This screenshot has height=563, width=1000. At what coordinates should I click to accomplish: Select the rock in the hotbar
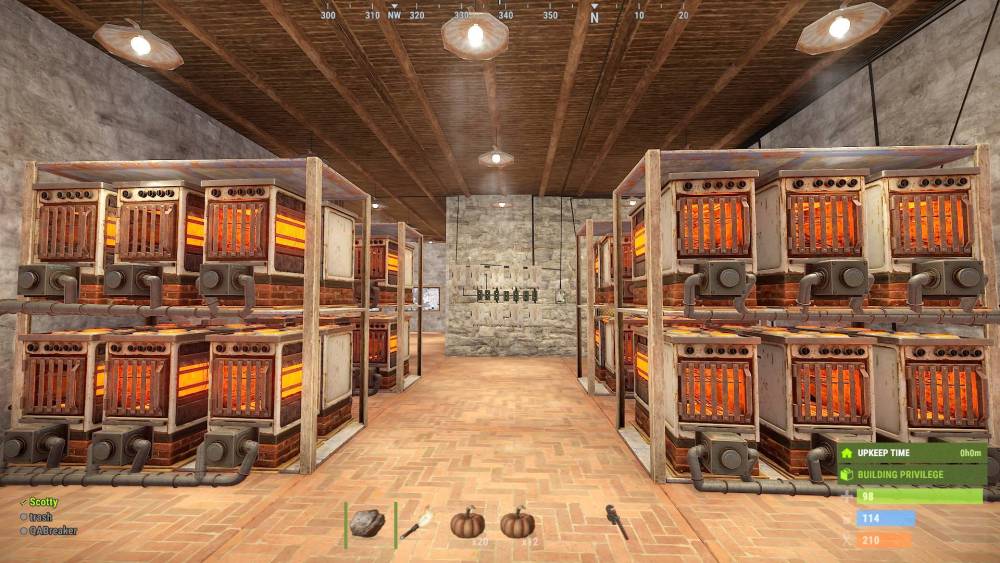click(368, 523)
